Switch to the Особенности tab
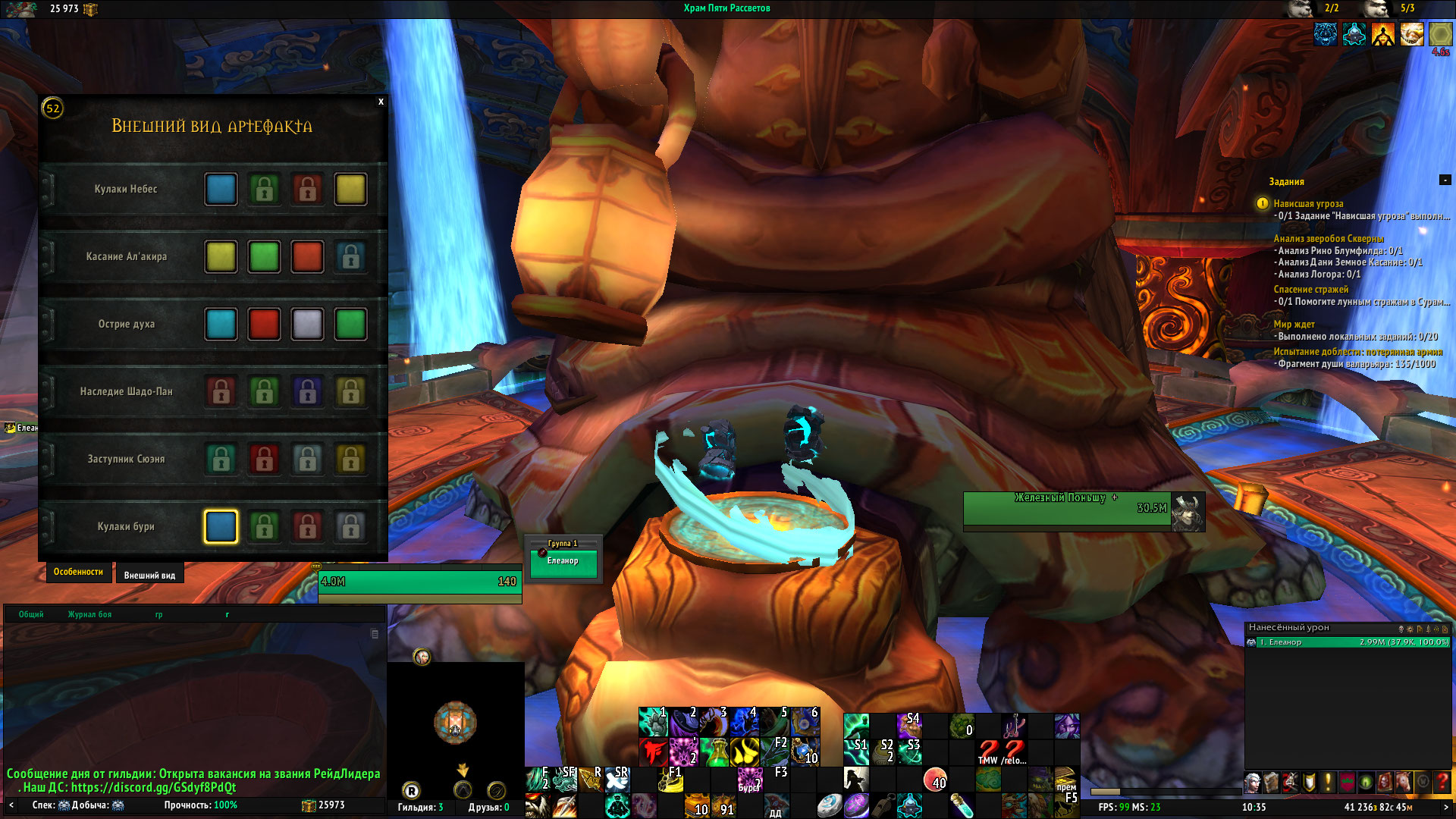This screenshot has height=819, width=1456. point(78,573)
